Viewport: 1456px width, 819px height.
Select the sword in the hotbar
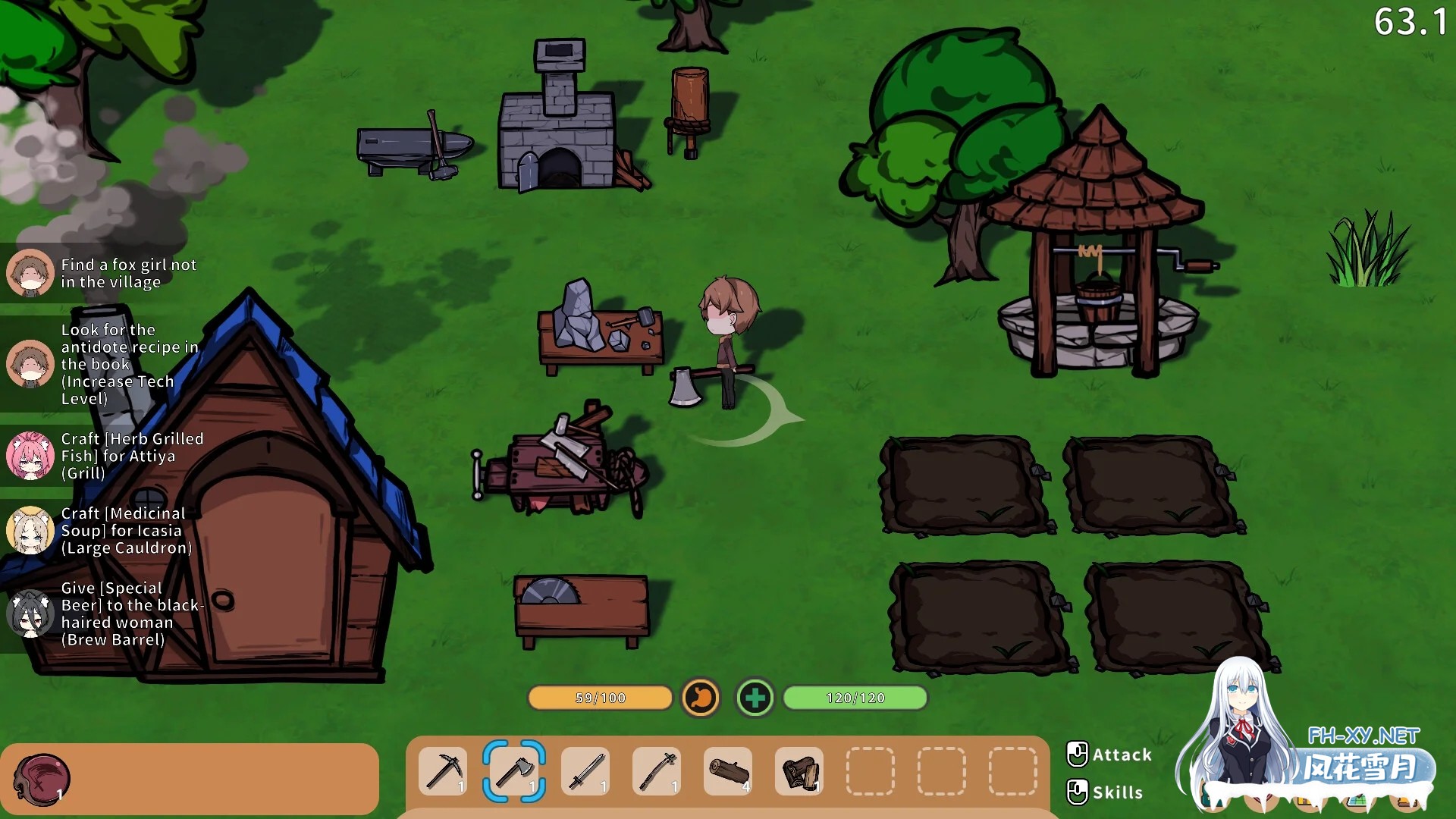pos(585,771)
